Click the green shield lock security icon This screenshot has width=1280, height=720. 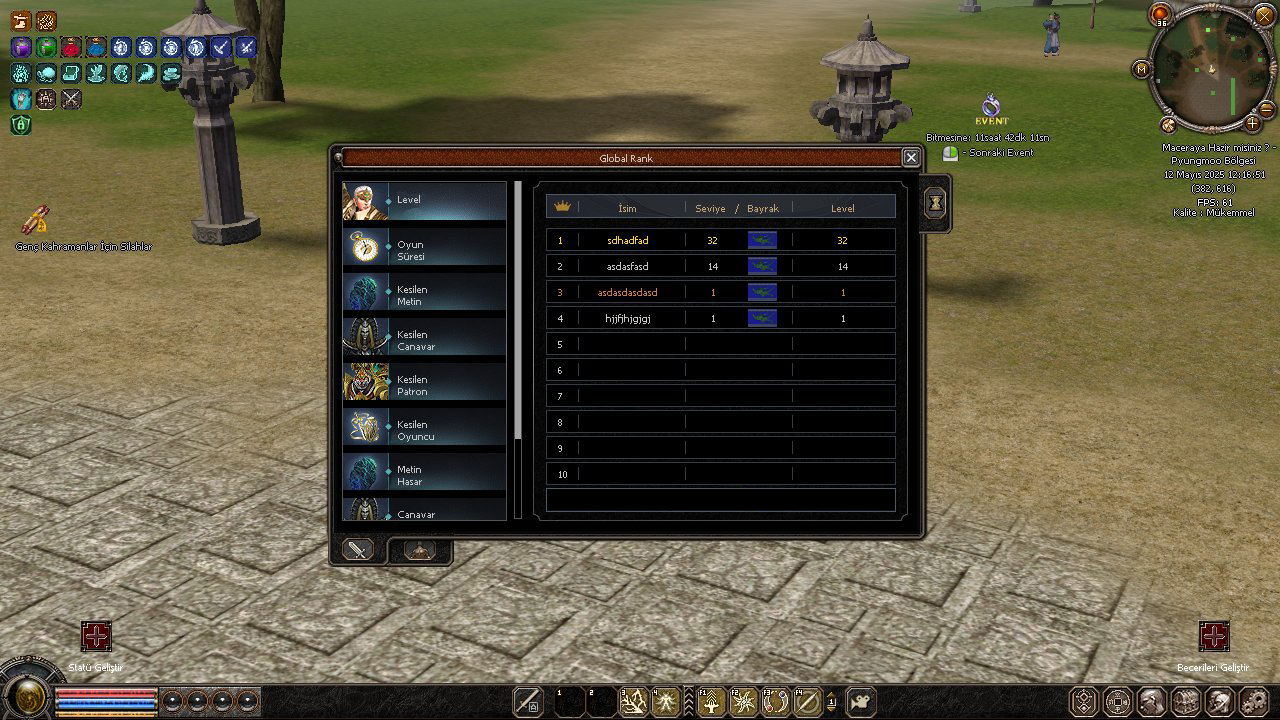[21, 125]
